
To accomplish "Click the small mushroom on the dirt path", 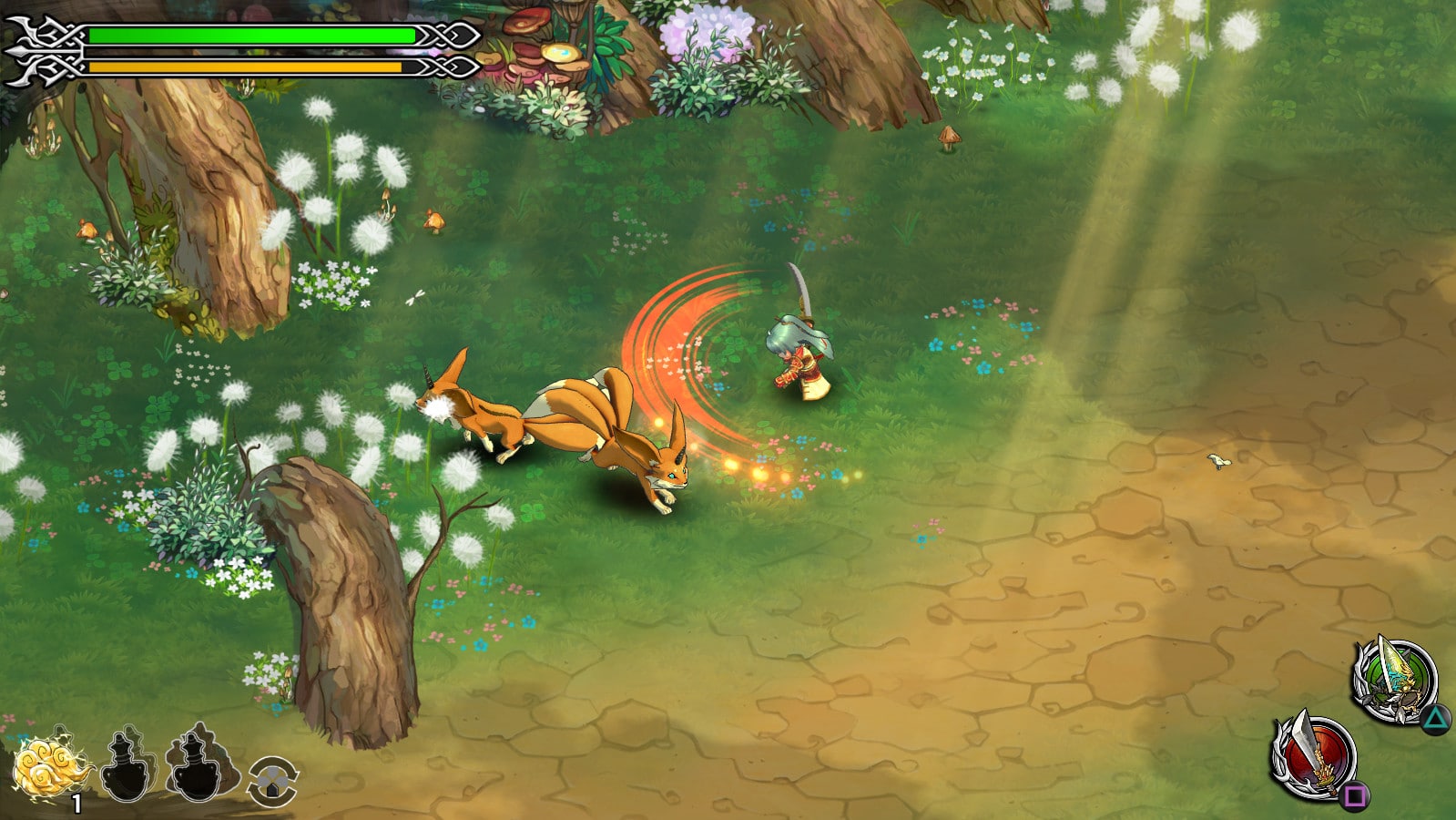I will [x=949, y=138].
